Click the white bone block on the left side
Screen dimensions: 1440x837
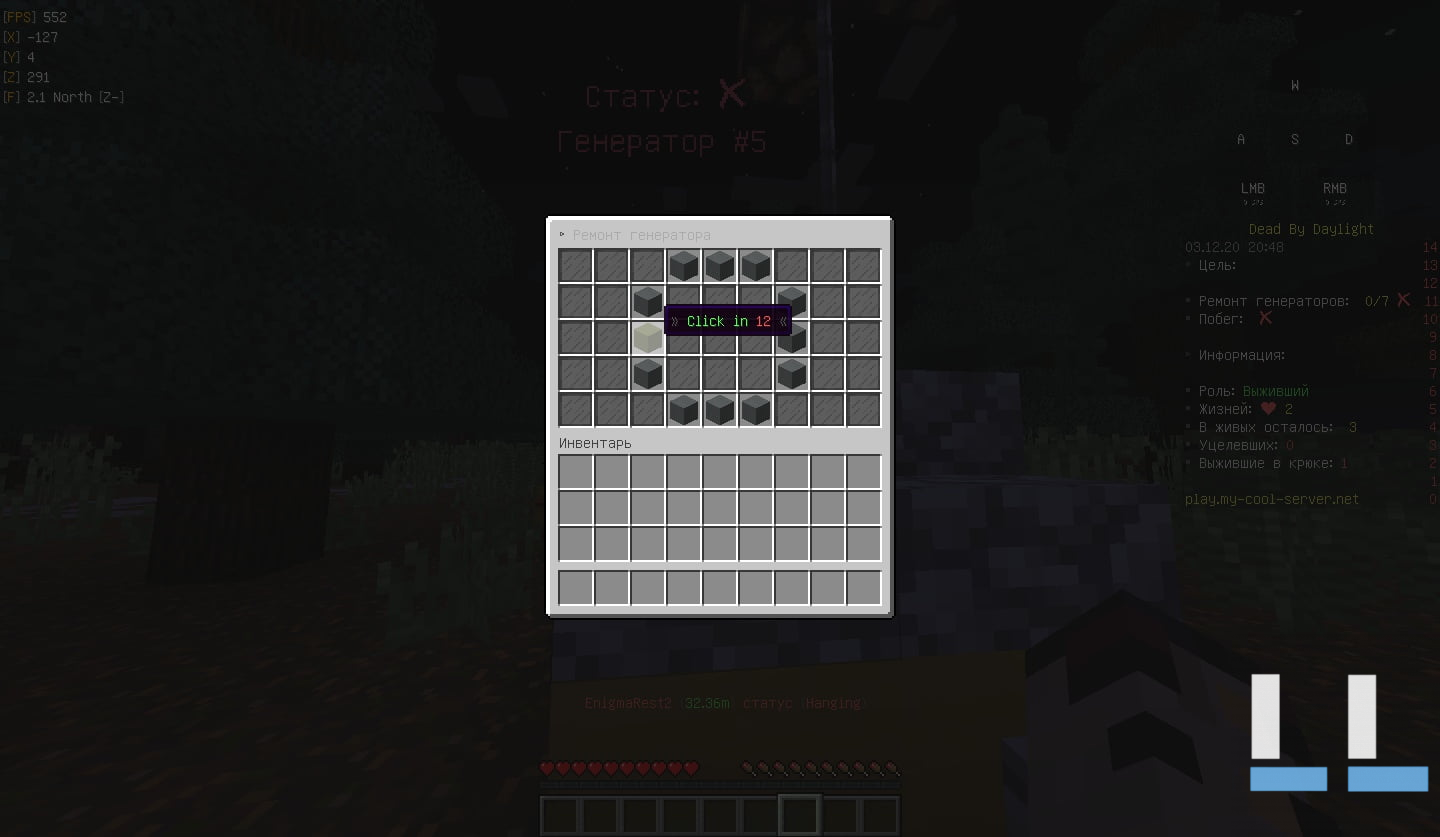pyautogui.click(x=647, y=337)
